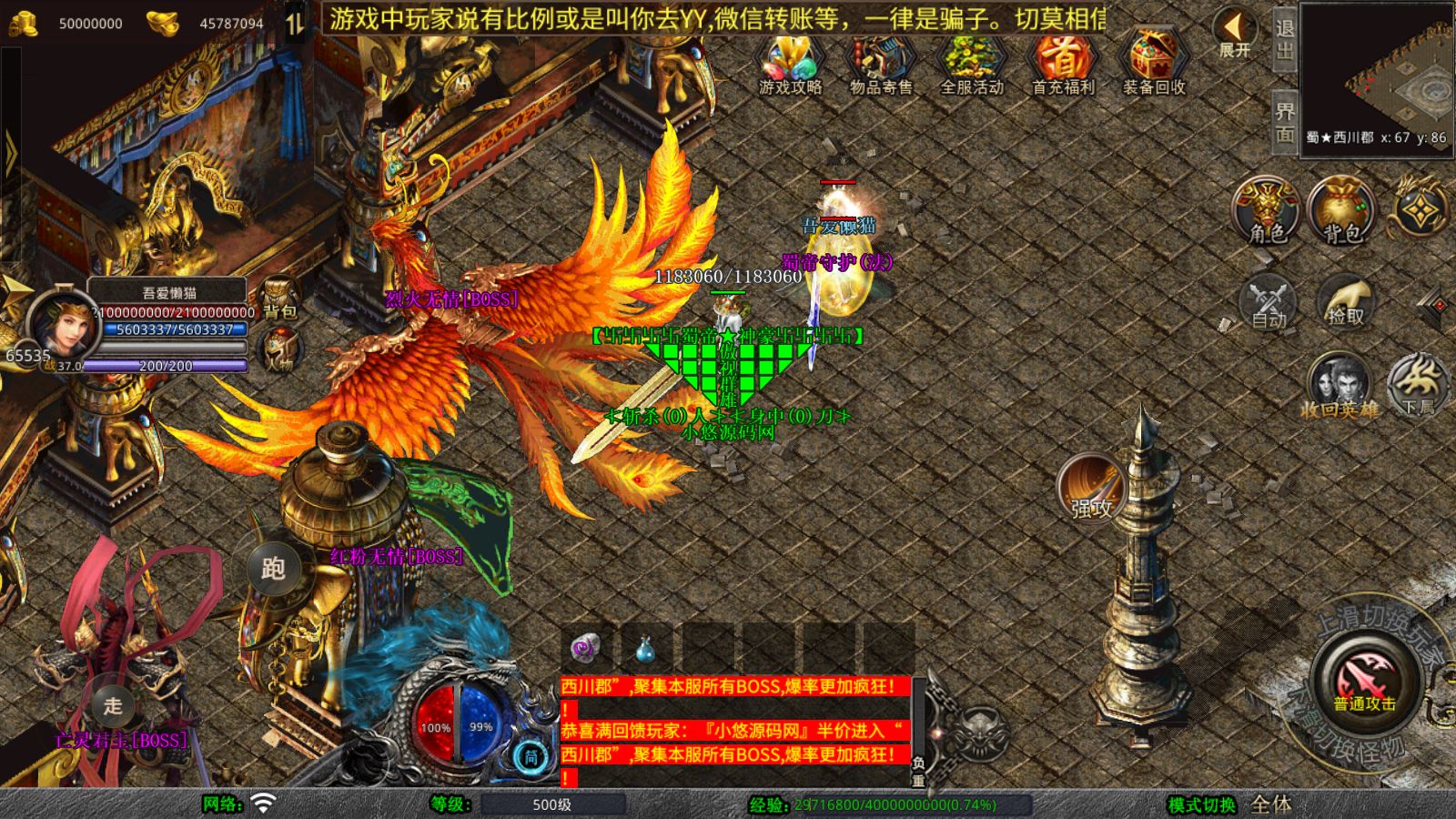
Task: Click 模式切换 attack mode switch
Action: (1202, 804)
